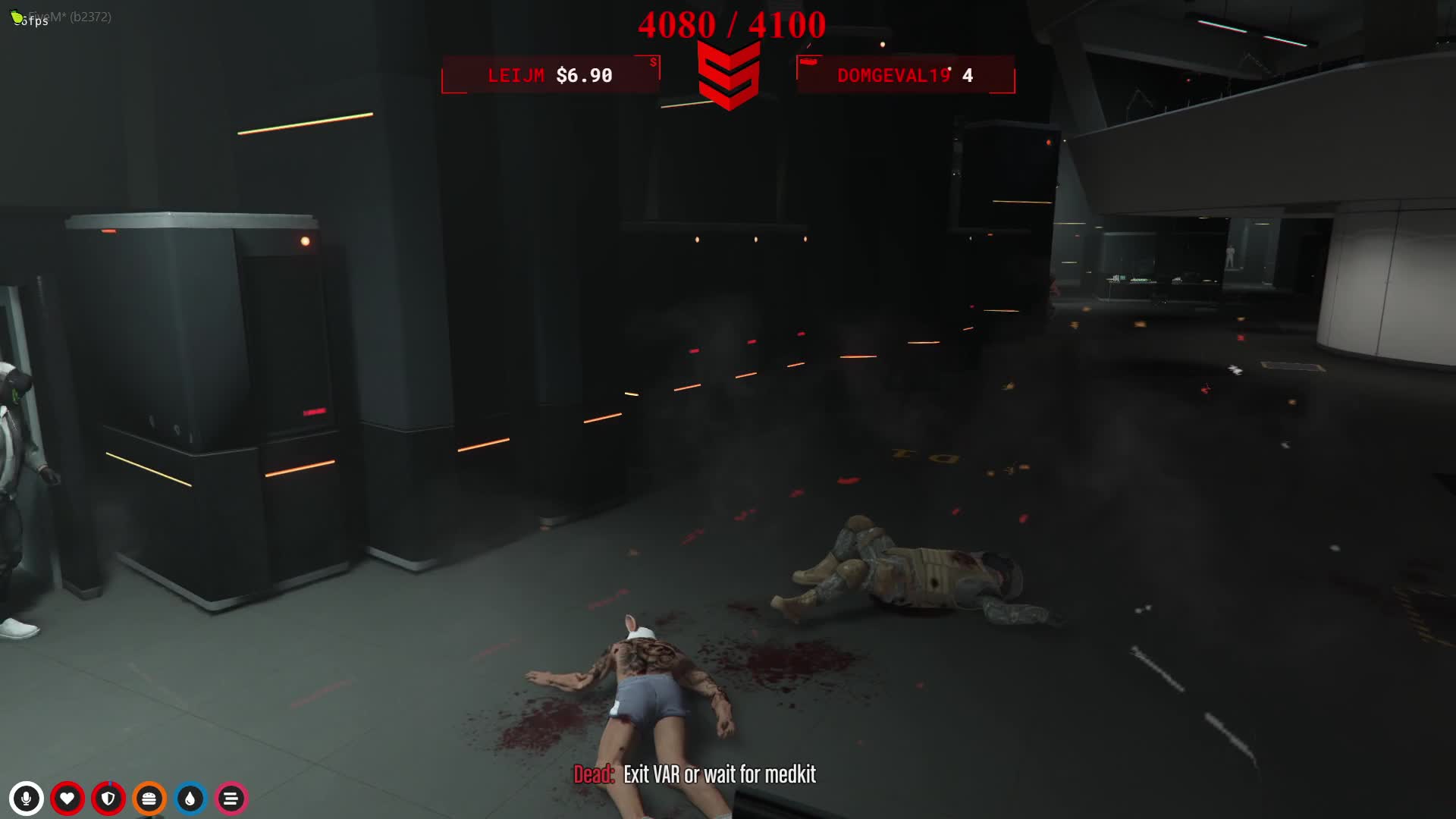Click the microphone voice status icon
The height and width of the screenshot is (819, 1456).
point(27,799)
